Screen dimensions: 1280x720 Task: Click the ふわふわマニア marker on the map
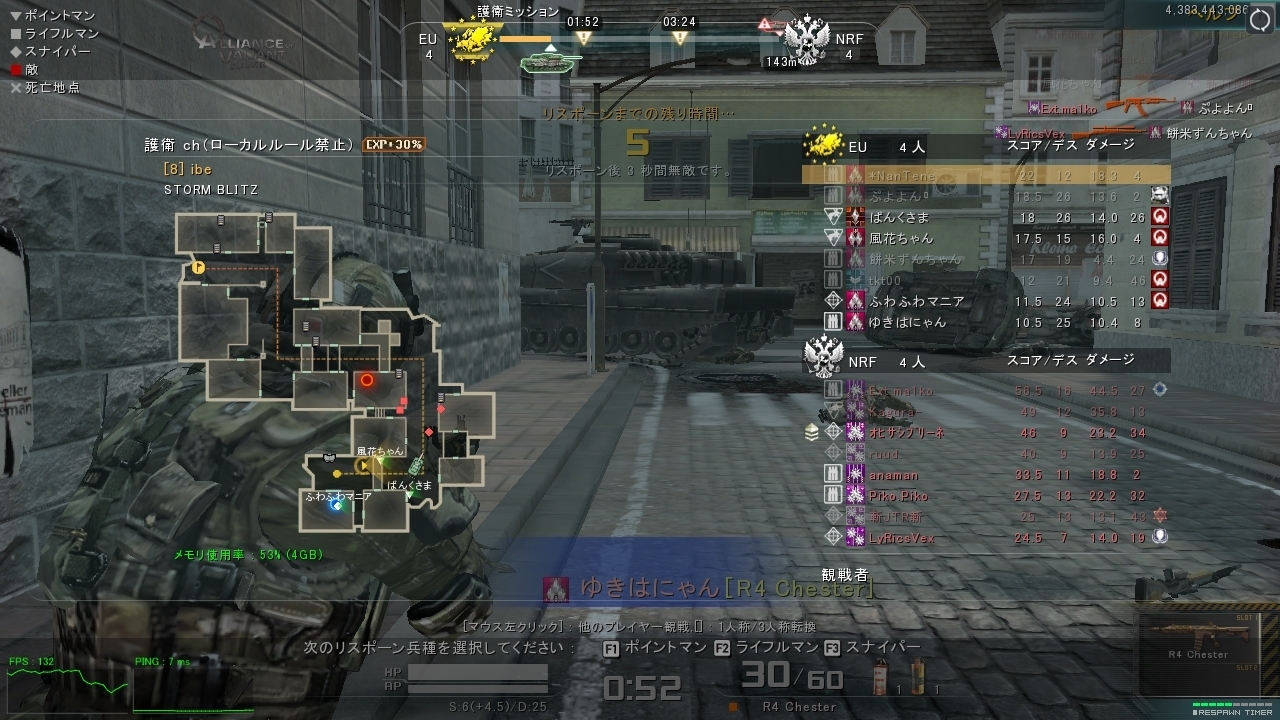click(337, 505)
